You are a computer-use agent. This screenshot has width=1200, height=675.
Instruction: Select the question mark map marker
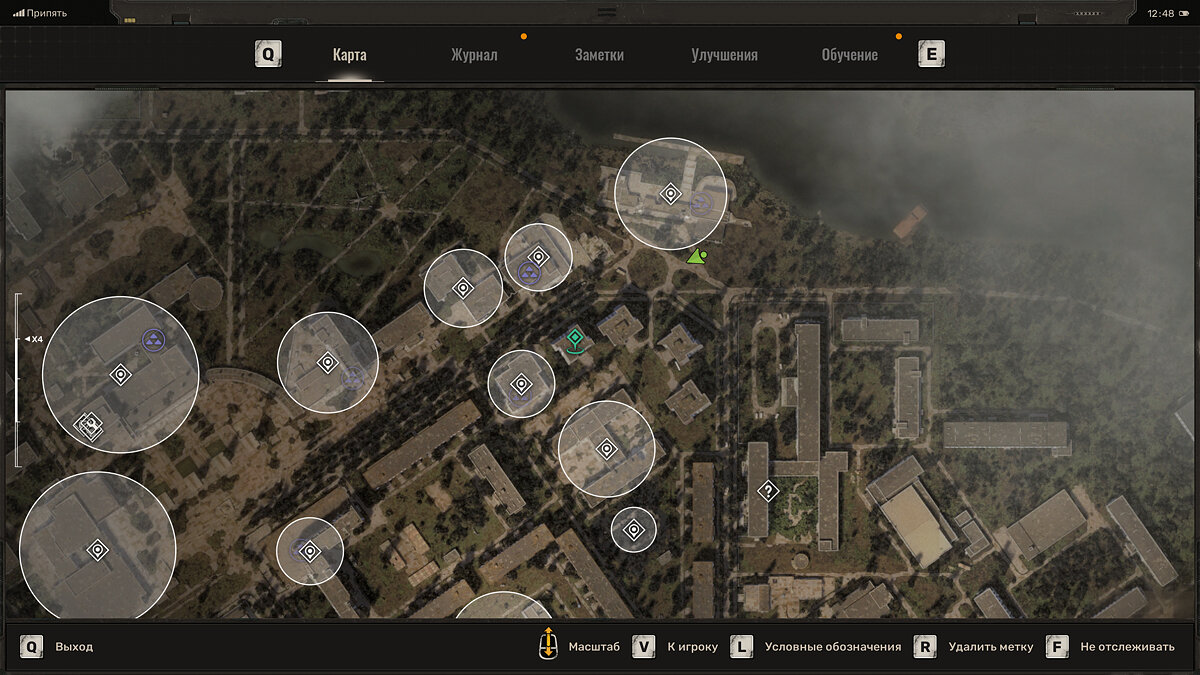(768, 490)
